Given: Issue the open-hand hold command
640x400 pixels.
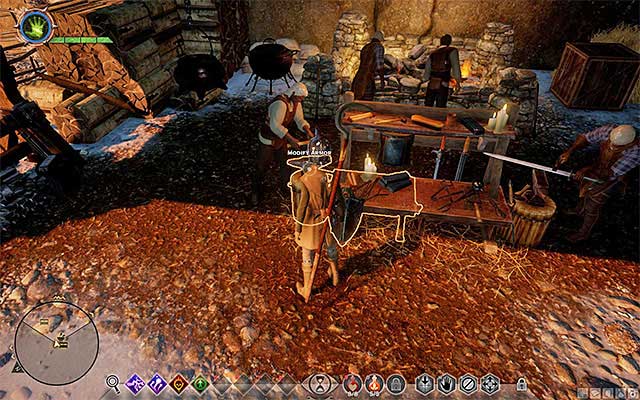Looking at the screenshot, I should point(446,383).
